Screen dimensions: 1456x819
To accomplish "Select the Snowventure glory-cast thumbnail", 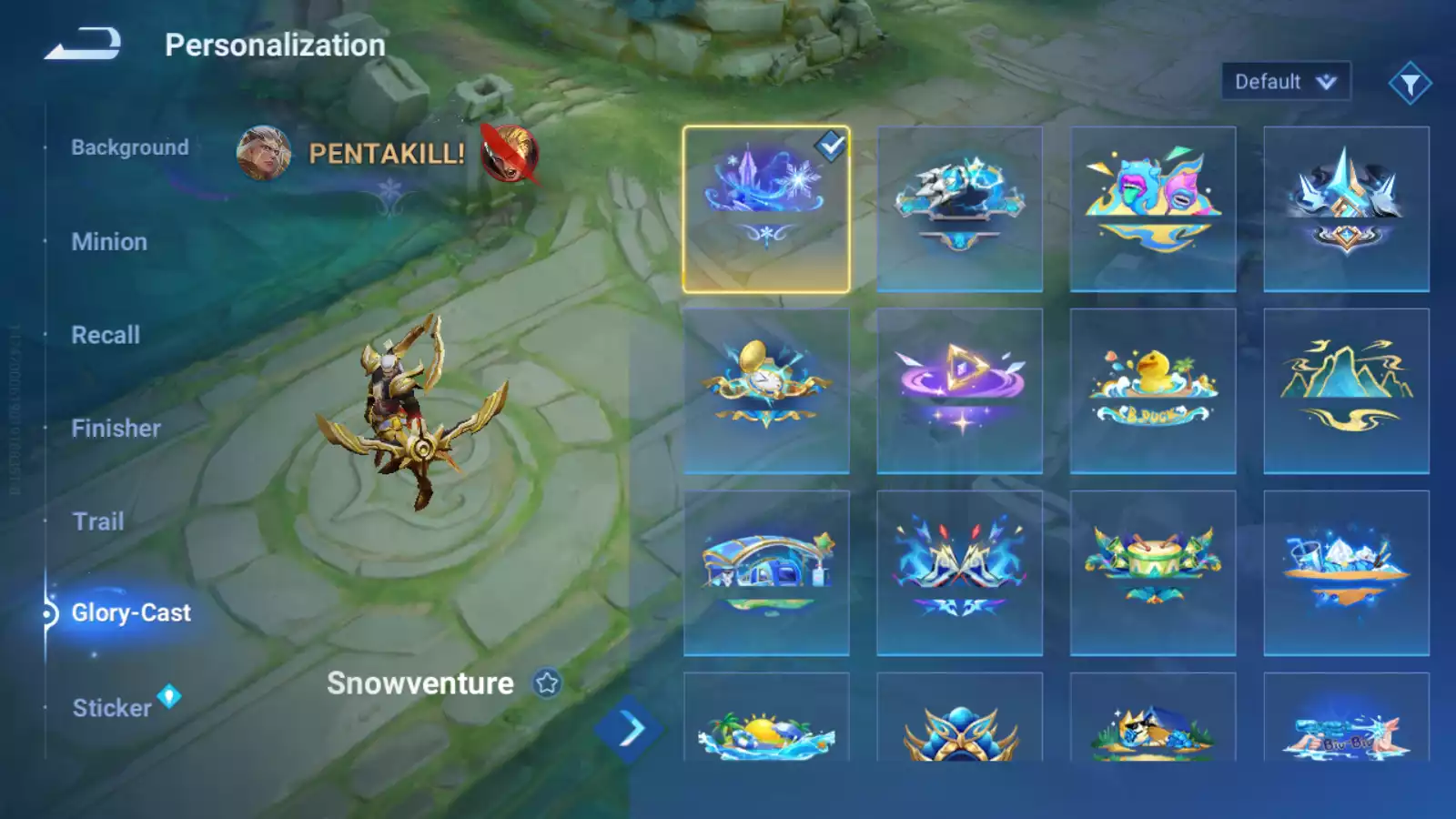I will pyautogui.click(x=766, y=209).
